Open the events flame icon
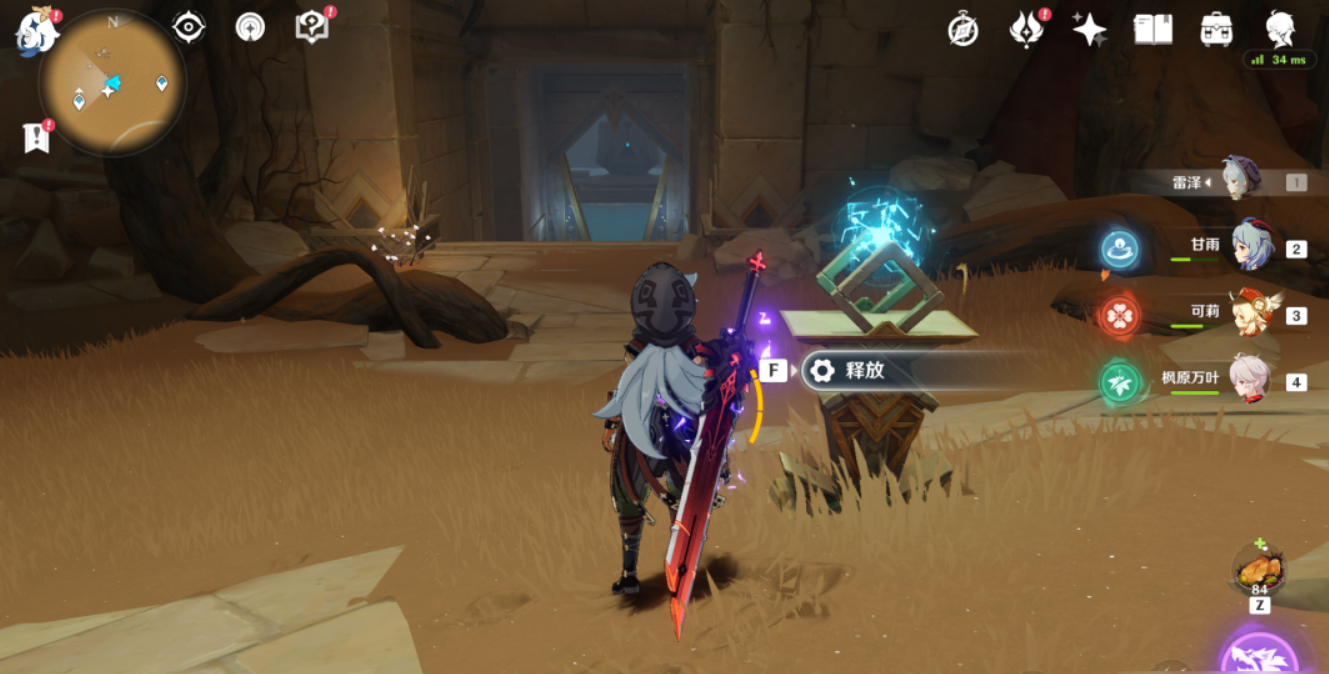 point(1026,30)
